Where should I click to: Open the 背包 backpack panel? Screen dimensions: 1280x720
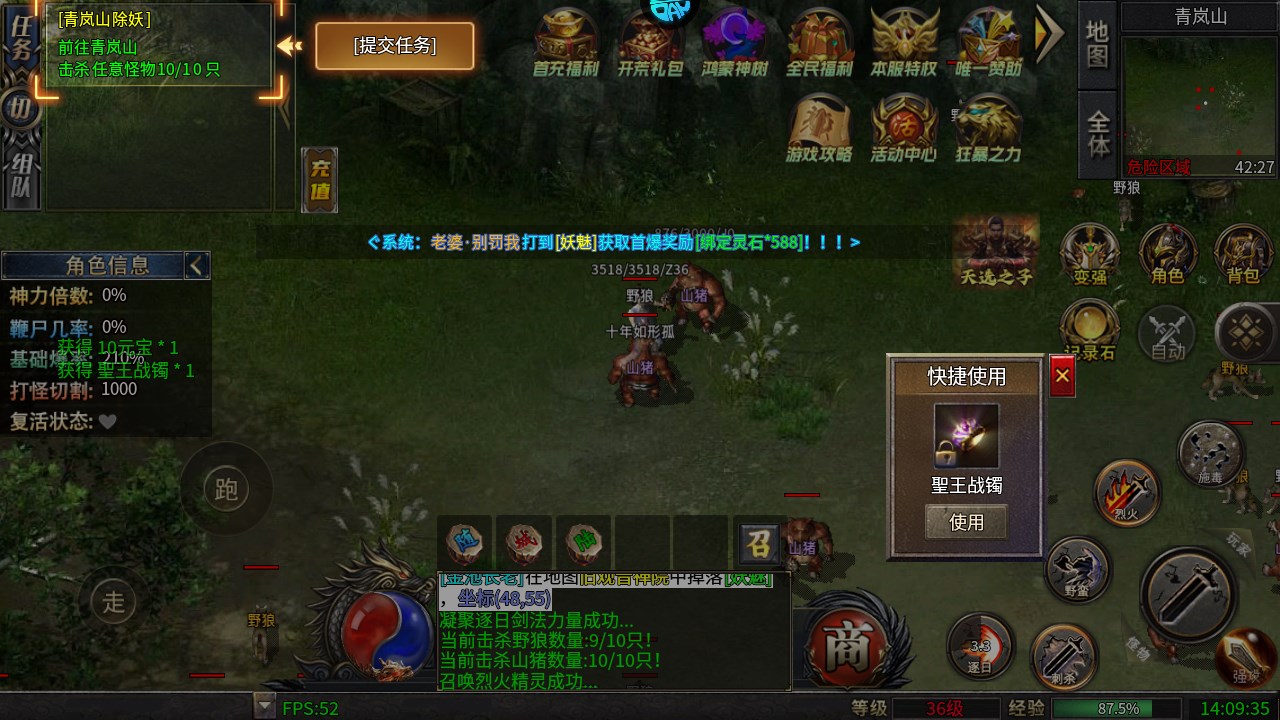(1242, 255)
